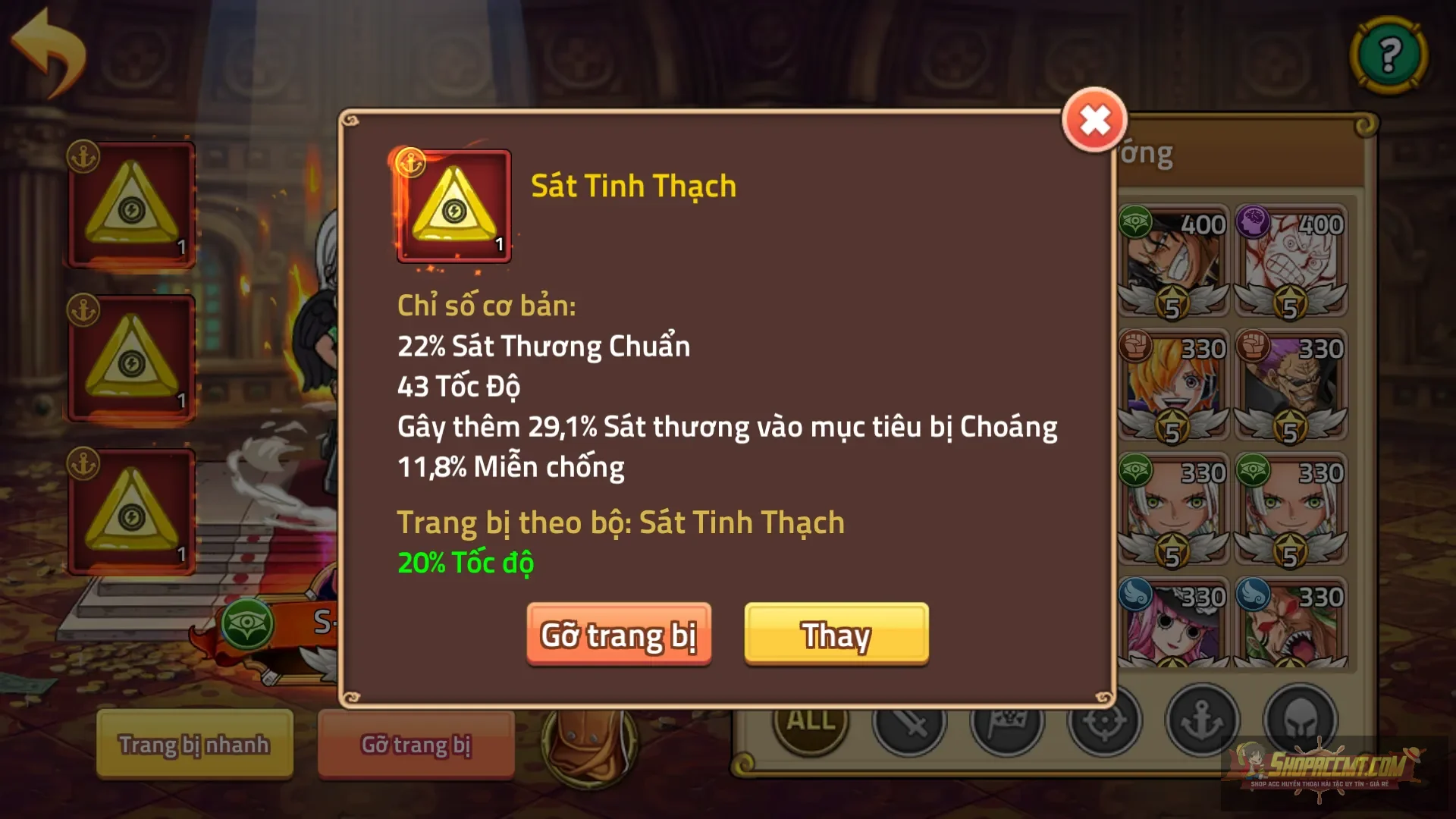1456x819 pixels.
Task: Open the Sát Tinh Thạch item icon in popup
Action: [x=453, y=206]
